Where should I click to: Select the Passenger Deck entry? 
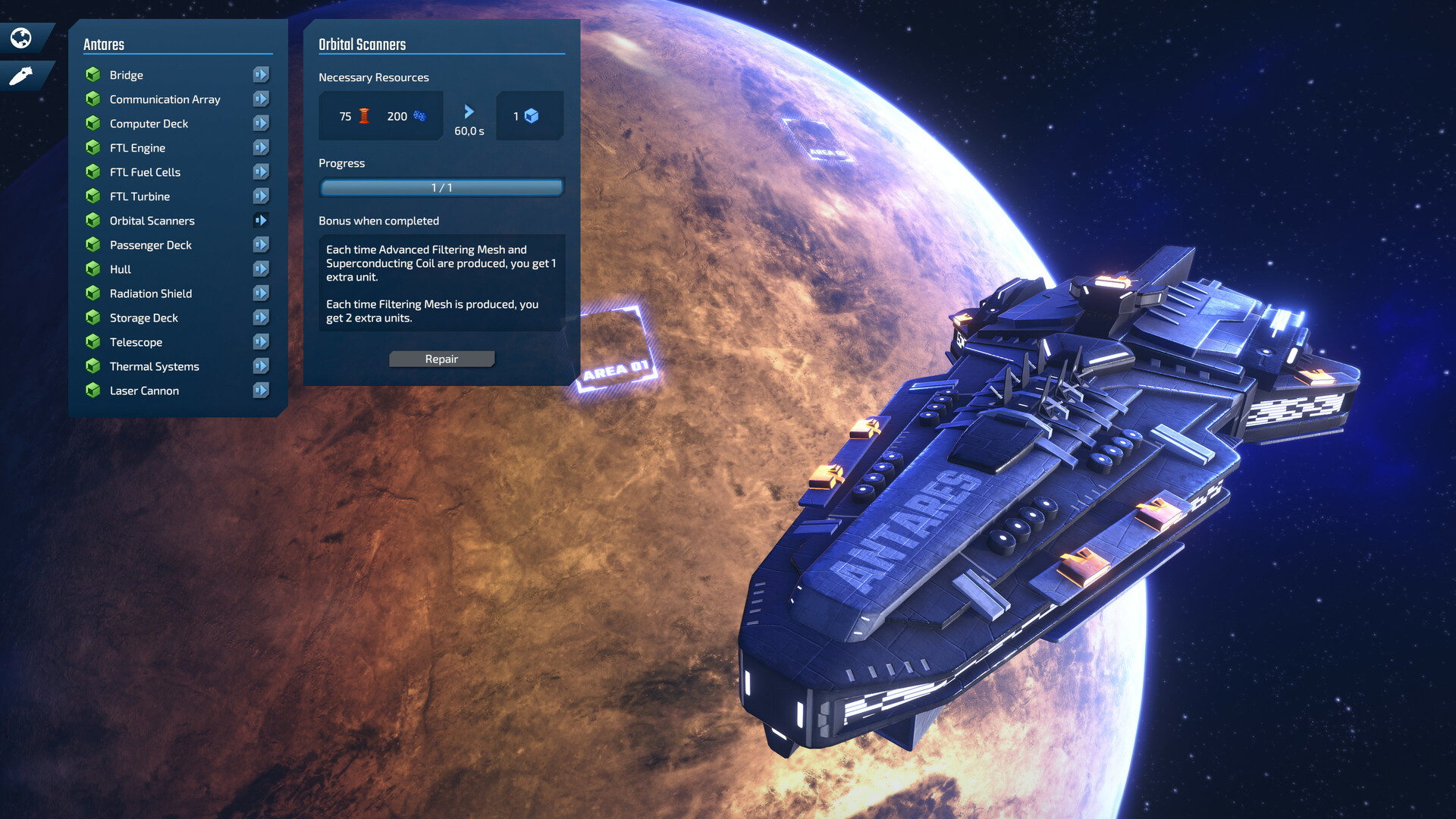150,245
